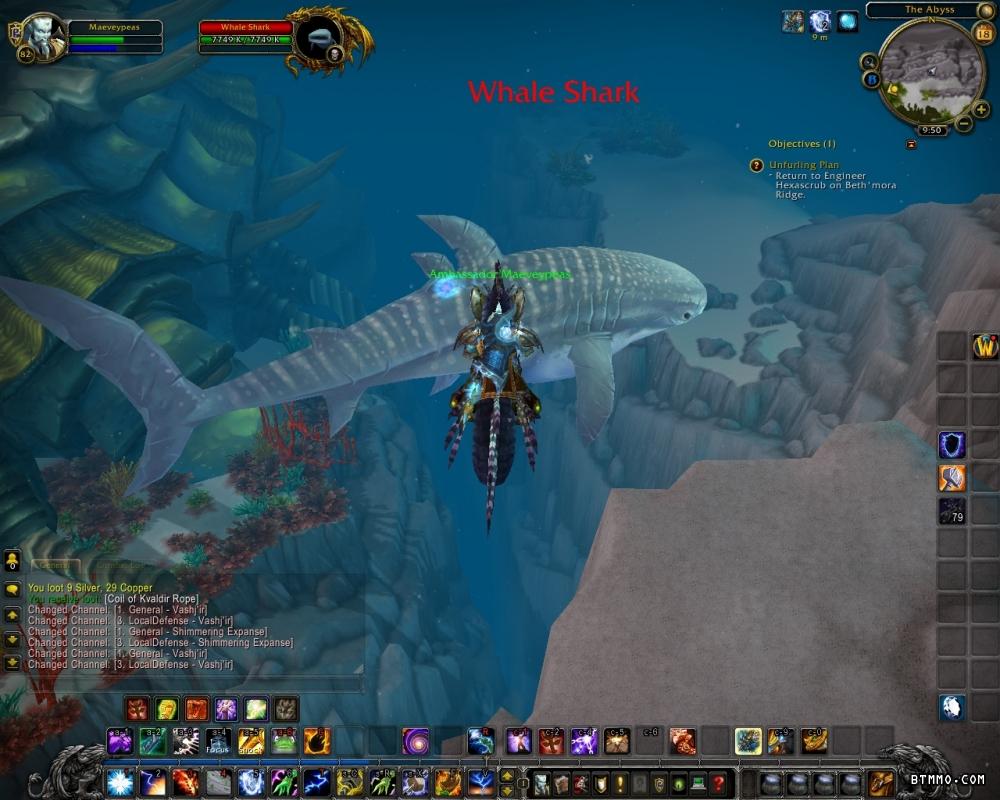Activate the blue shield ability icon

[x=952, y=445]
